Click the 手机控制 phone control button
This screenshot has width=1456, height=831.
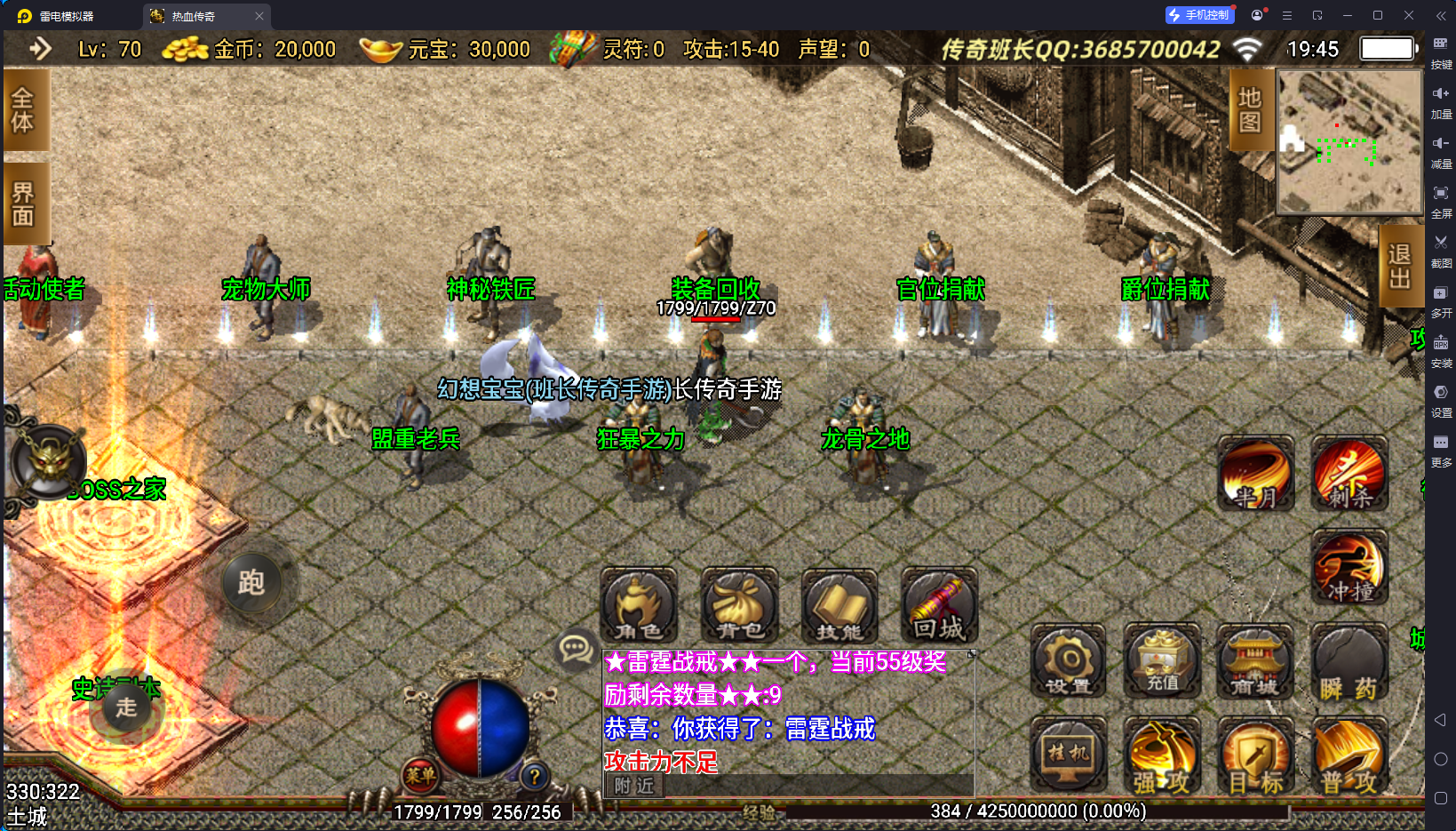click(x=1199, y=14)
